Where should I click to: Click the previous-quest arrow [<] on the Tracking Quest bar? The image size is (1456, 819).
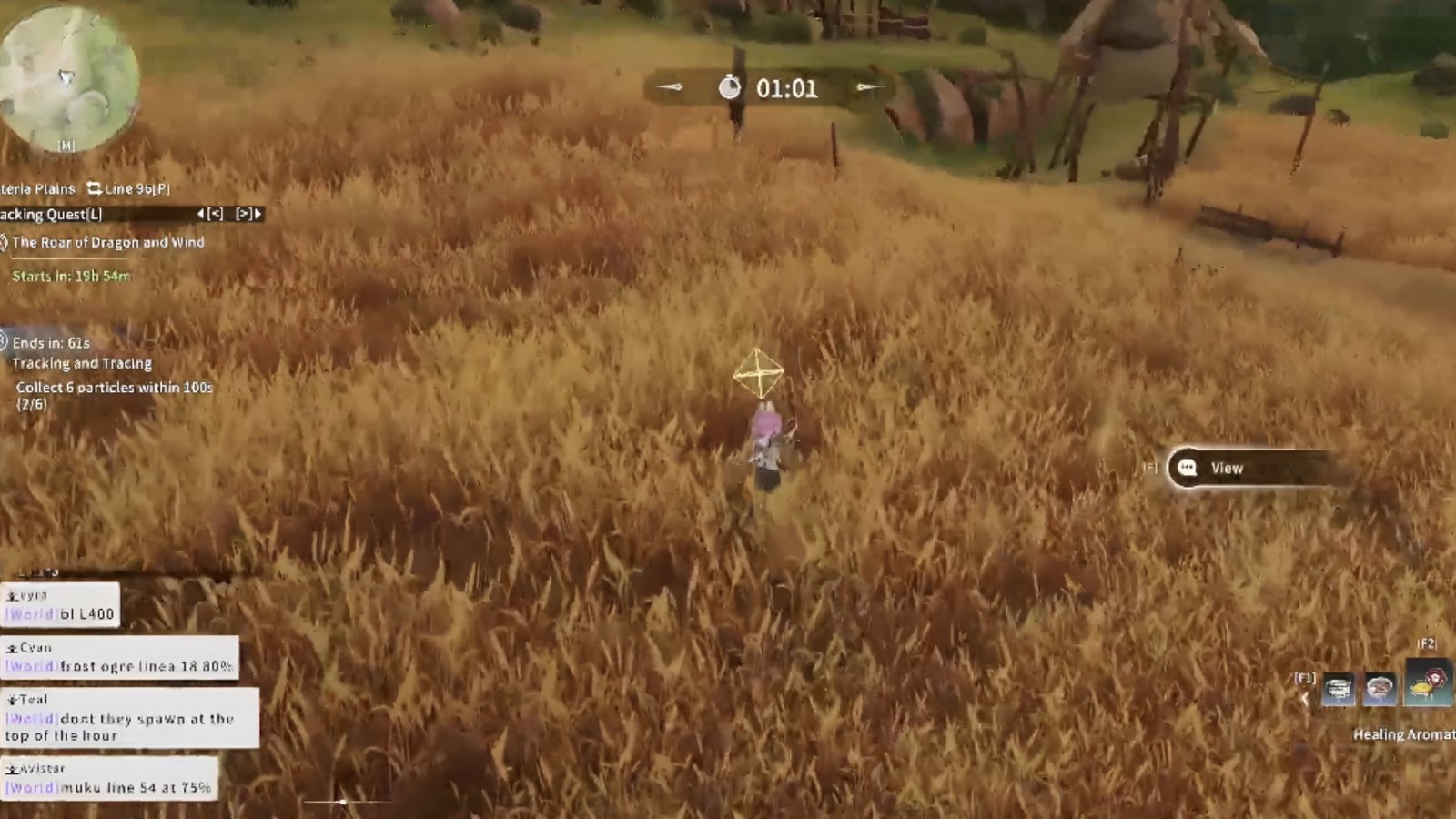coord(216,215)
